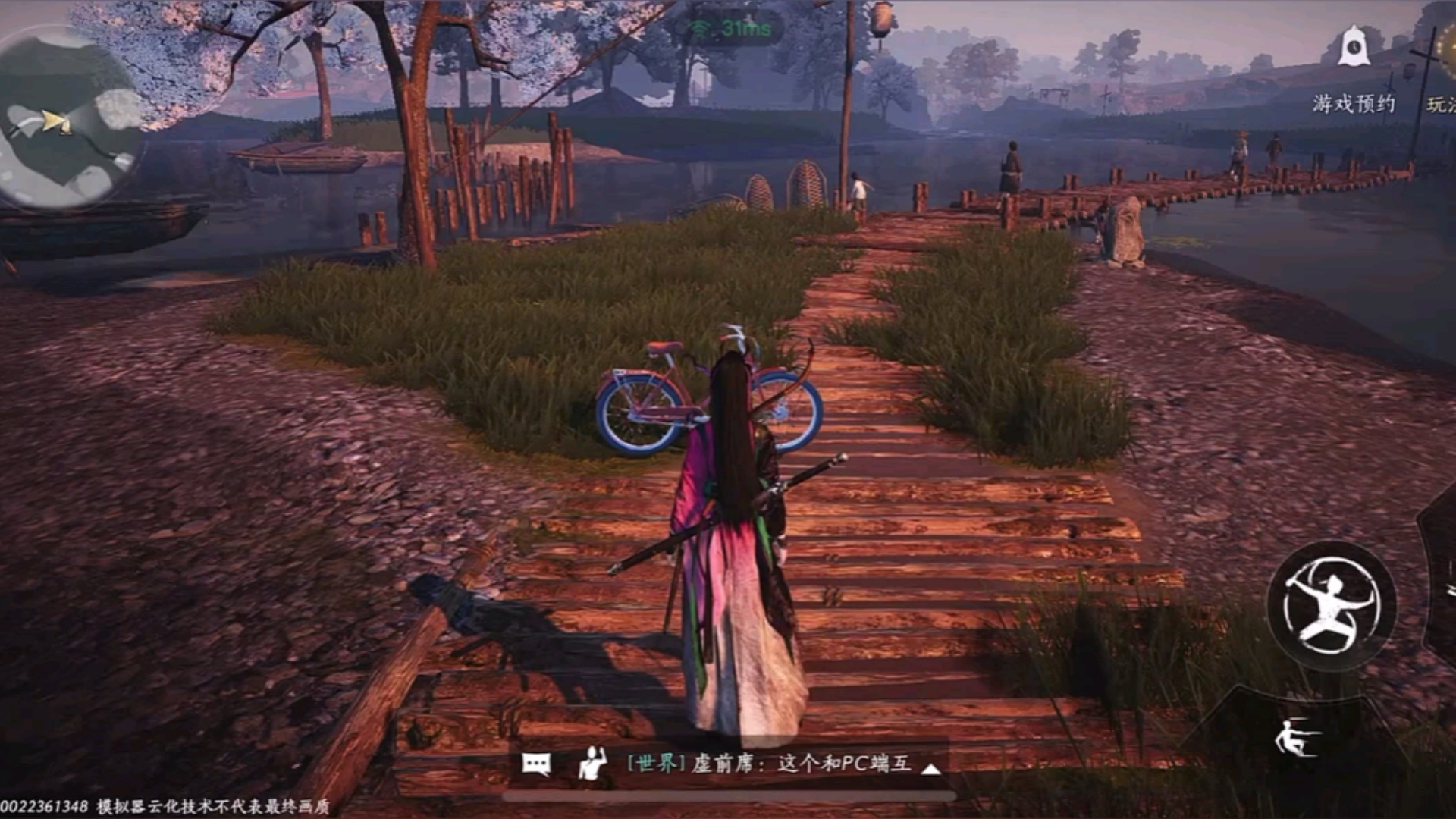Tap the dodge dash skill icon
The width and height of the screenshot is (1456, 819).
point(1298,738)
